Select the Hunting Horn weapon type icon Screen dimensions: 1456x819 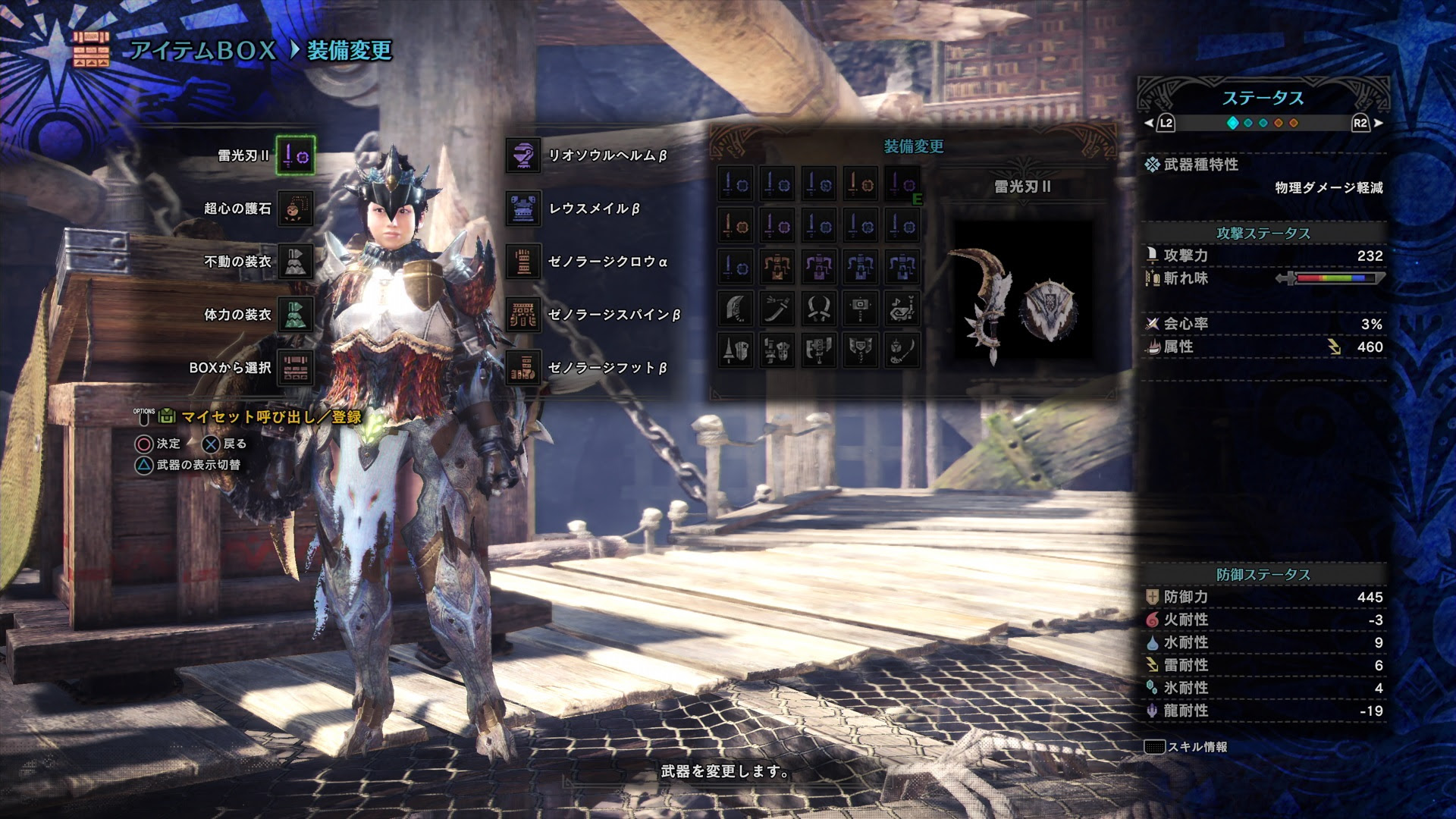click(902, 309)
